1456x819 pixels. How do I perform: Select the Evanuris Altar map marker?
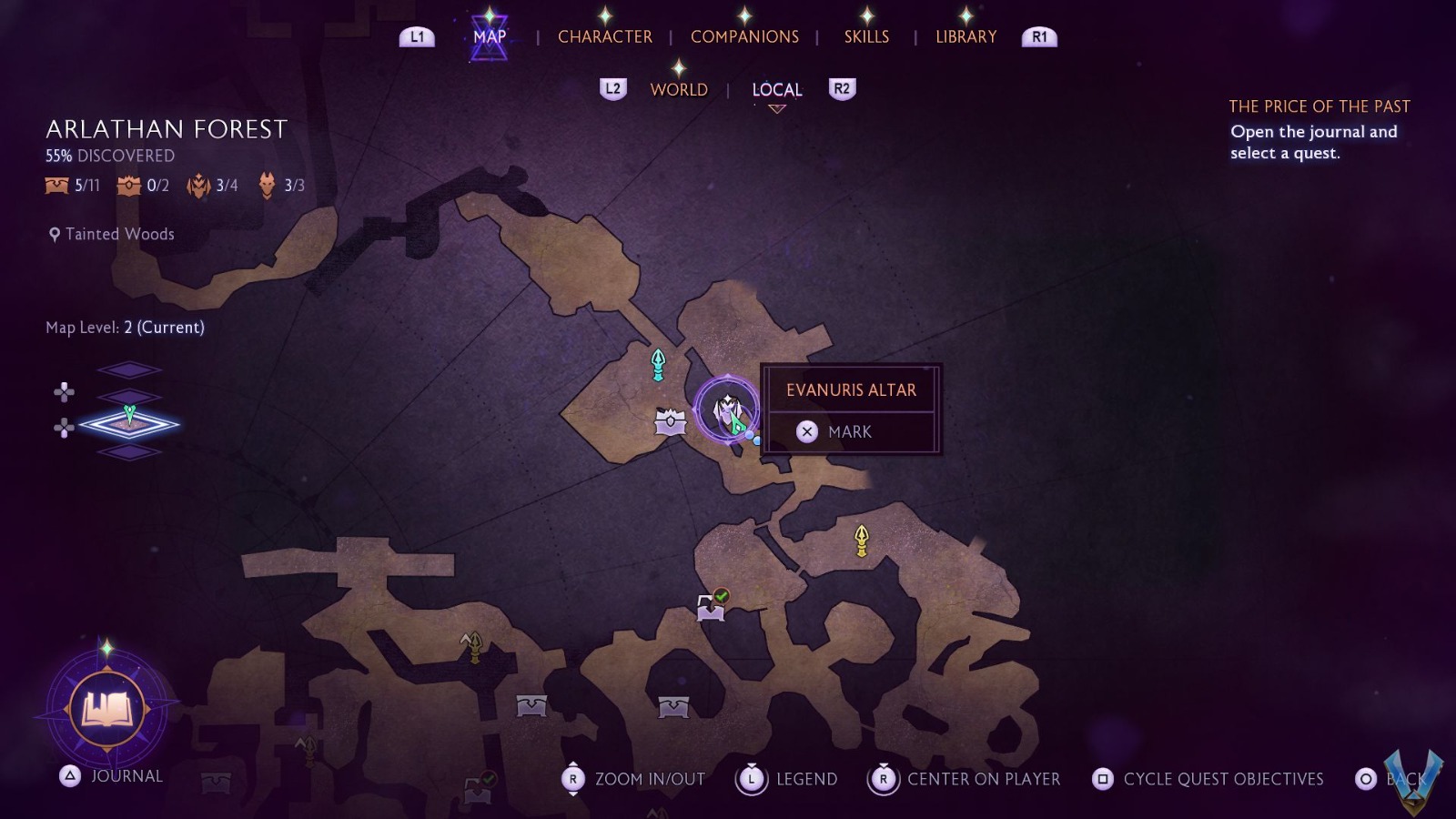tap(726, 409)
